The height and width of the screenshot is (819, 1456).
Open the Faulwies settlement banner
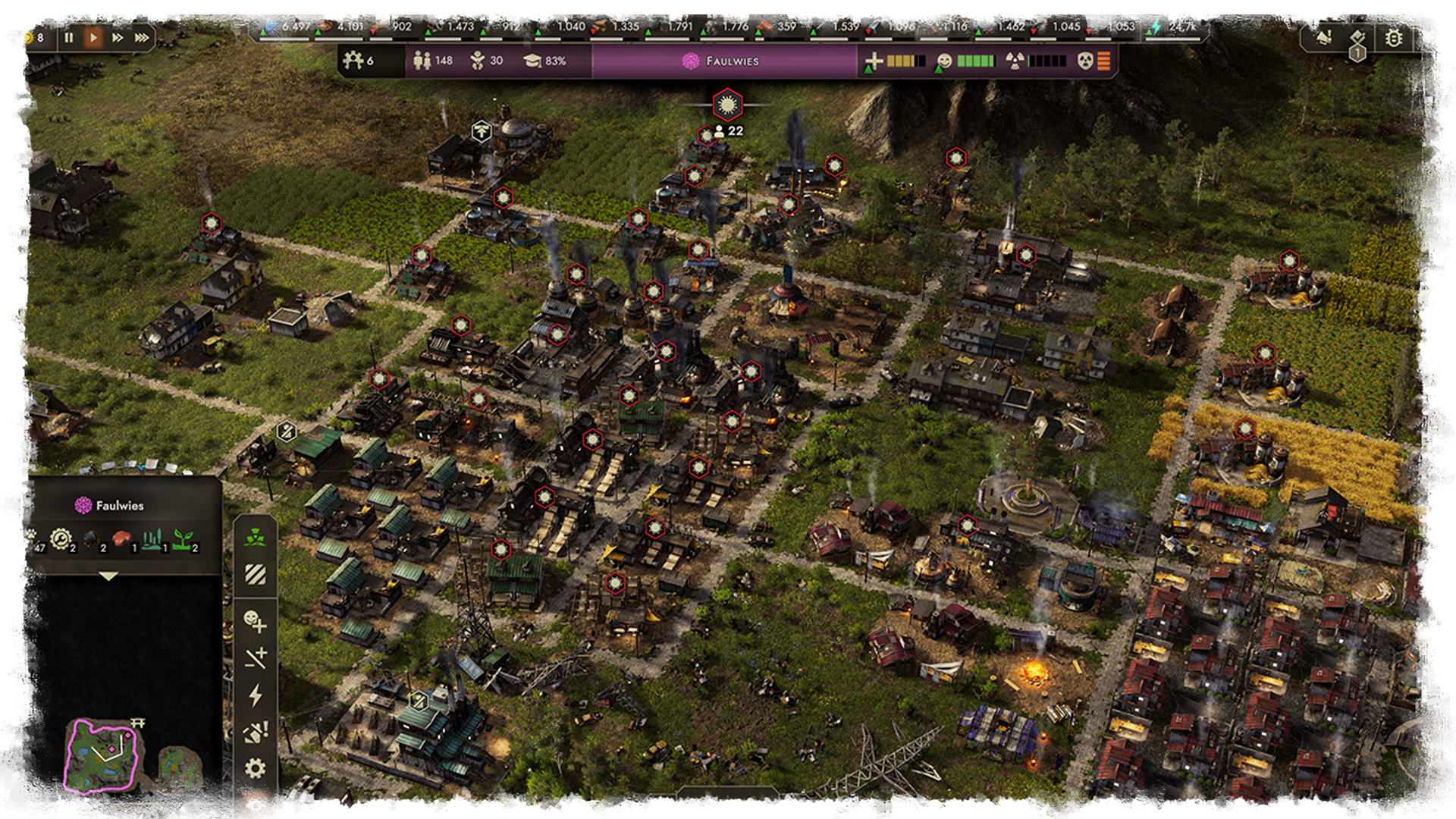pos(723,61)
